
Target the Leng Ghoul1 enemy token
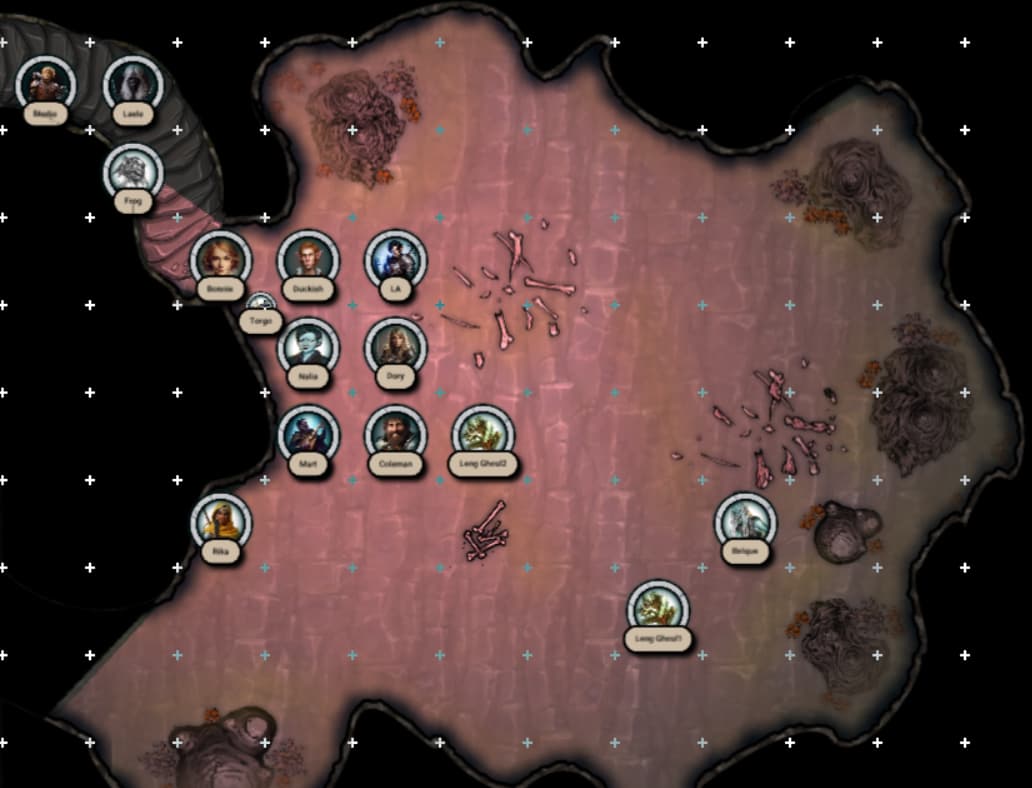658,609
